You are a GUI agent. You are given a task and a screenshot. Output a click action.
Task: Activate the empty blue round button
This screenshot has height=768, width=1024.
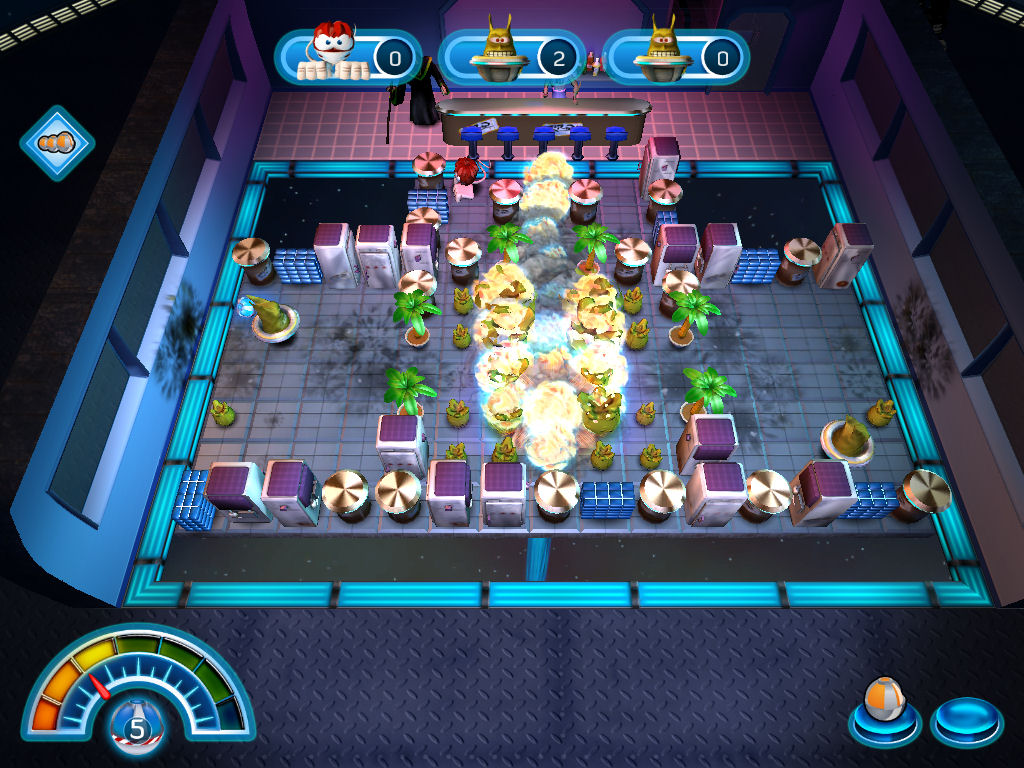pyautogui.click(x=966, y=718)
